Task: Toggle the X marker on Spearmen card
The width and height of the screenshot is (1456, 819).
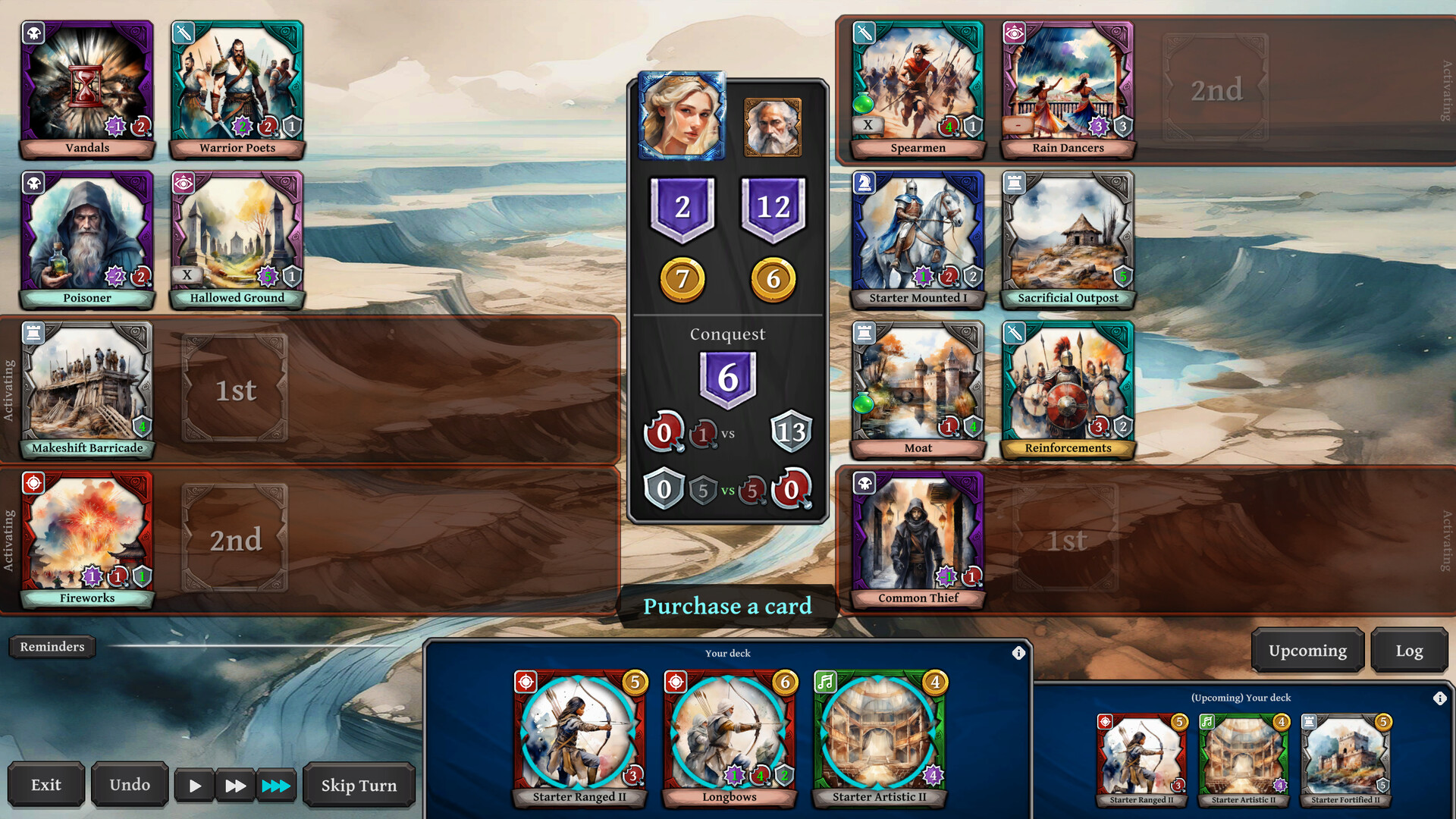Action: (x=867, y=124)
